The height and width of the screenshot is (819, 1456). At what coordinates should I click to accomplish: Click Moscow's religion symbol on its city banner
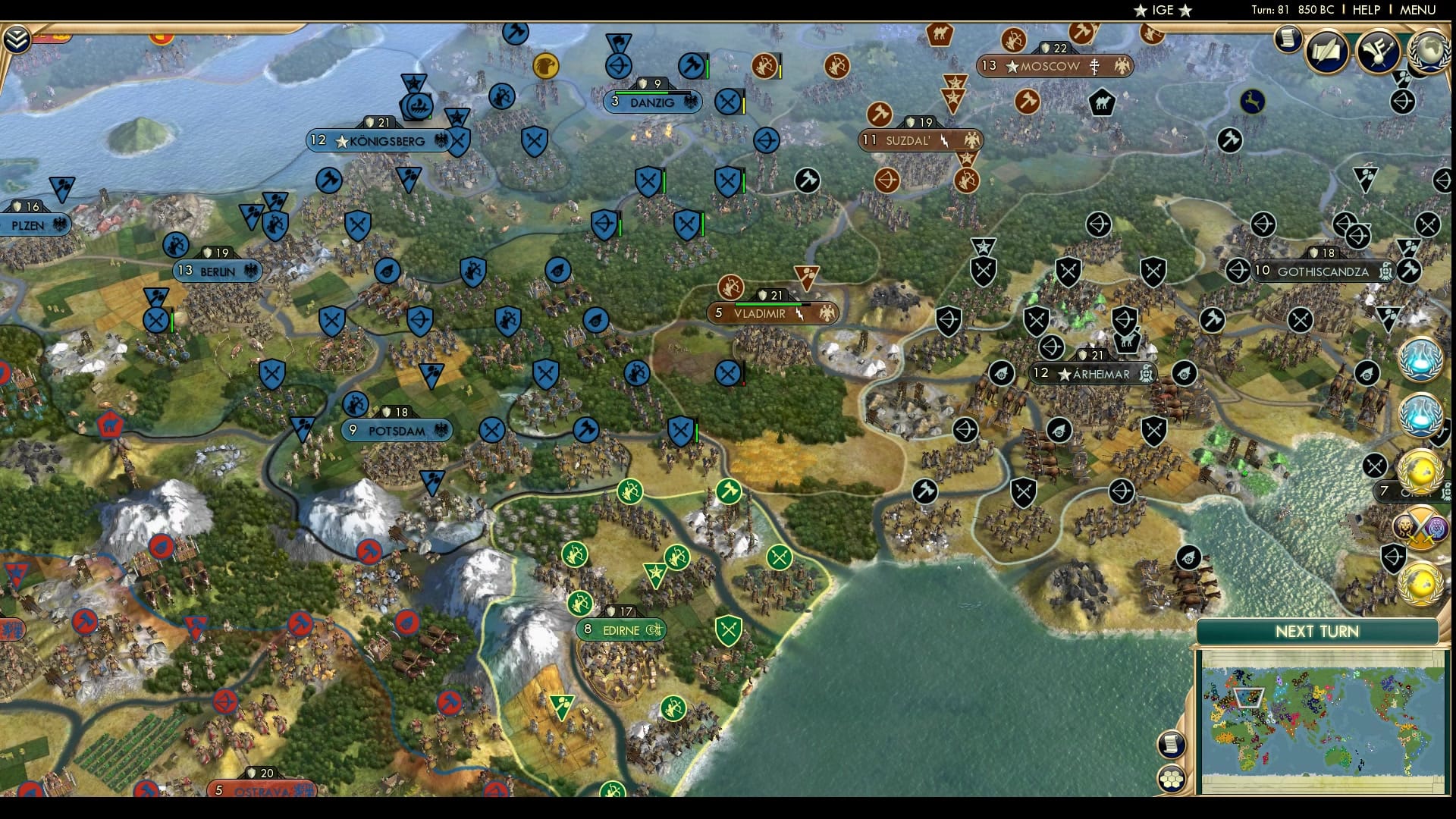click(1094, 64)
